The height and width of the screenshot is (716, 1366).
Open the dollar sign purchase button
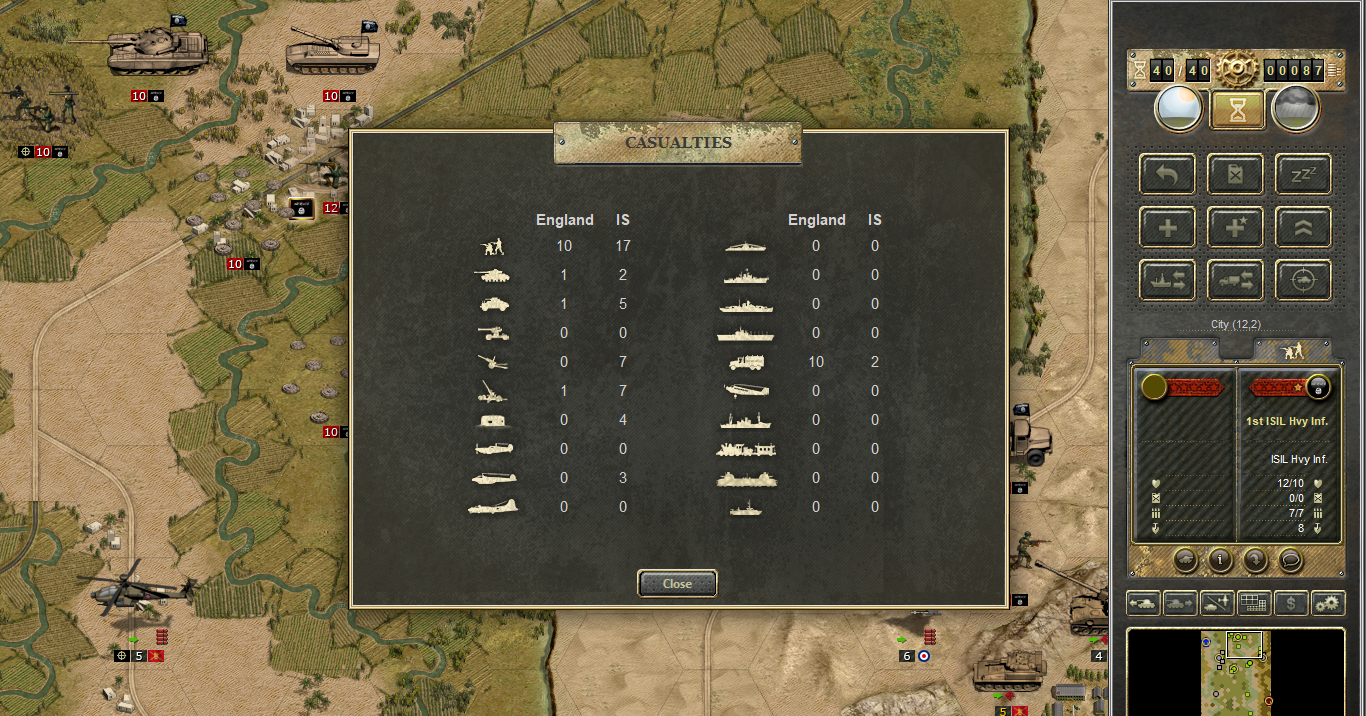pyautogui.click(x=1291, y=603)
